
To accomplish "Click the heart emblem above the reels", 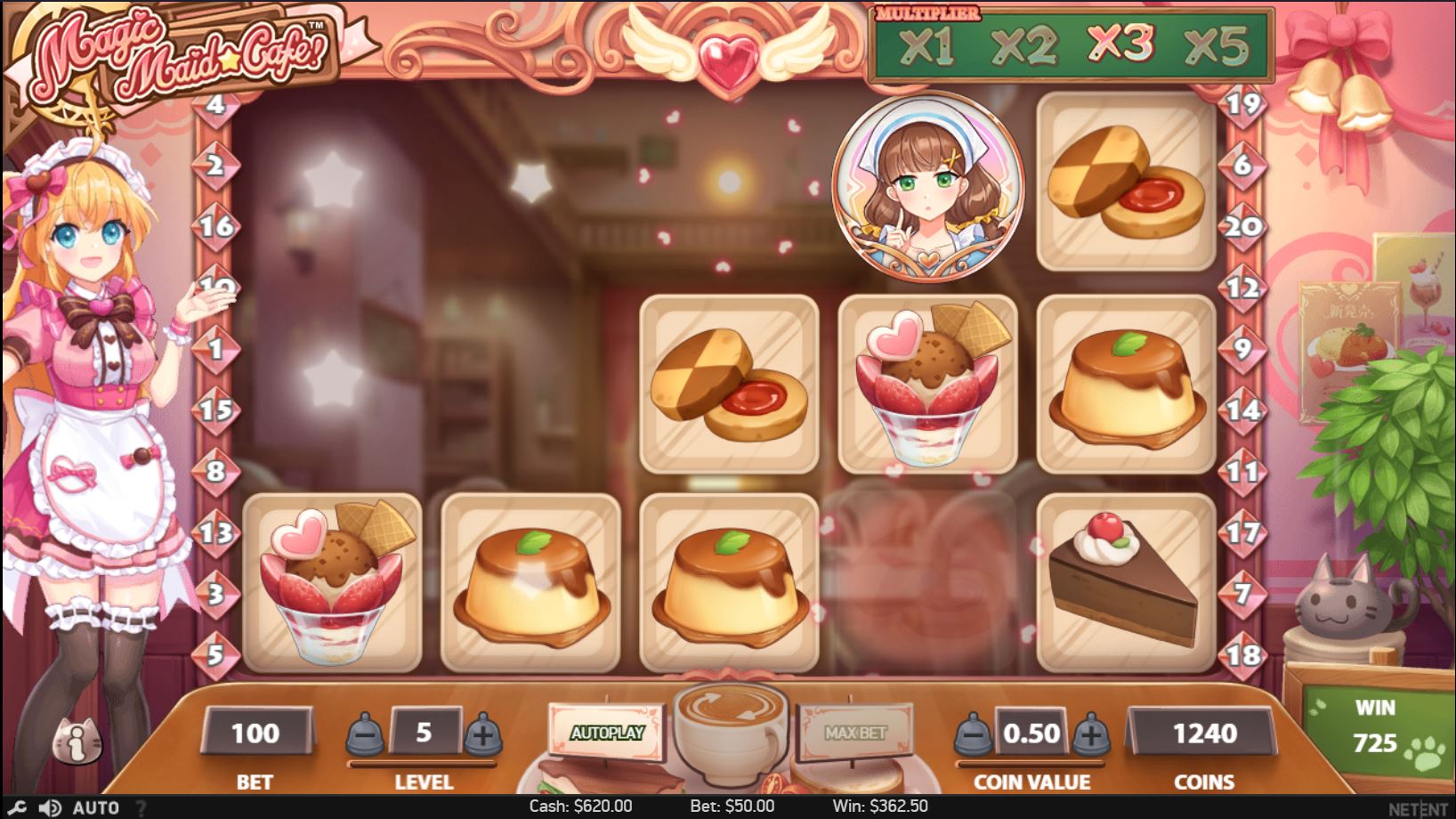I will (728, 51).
